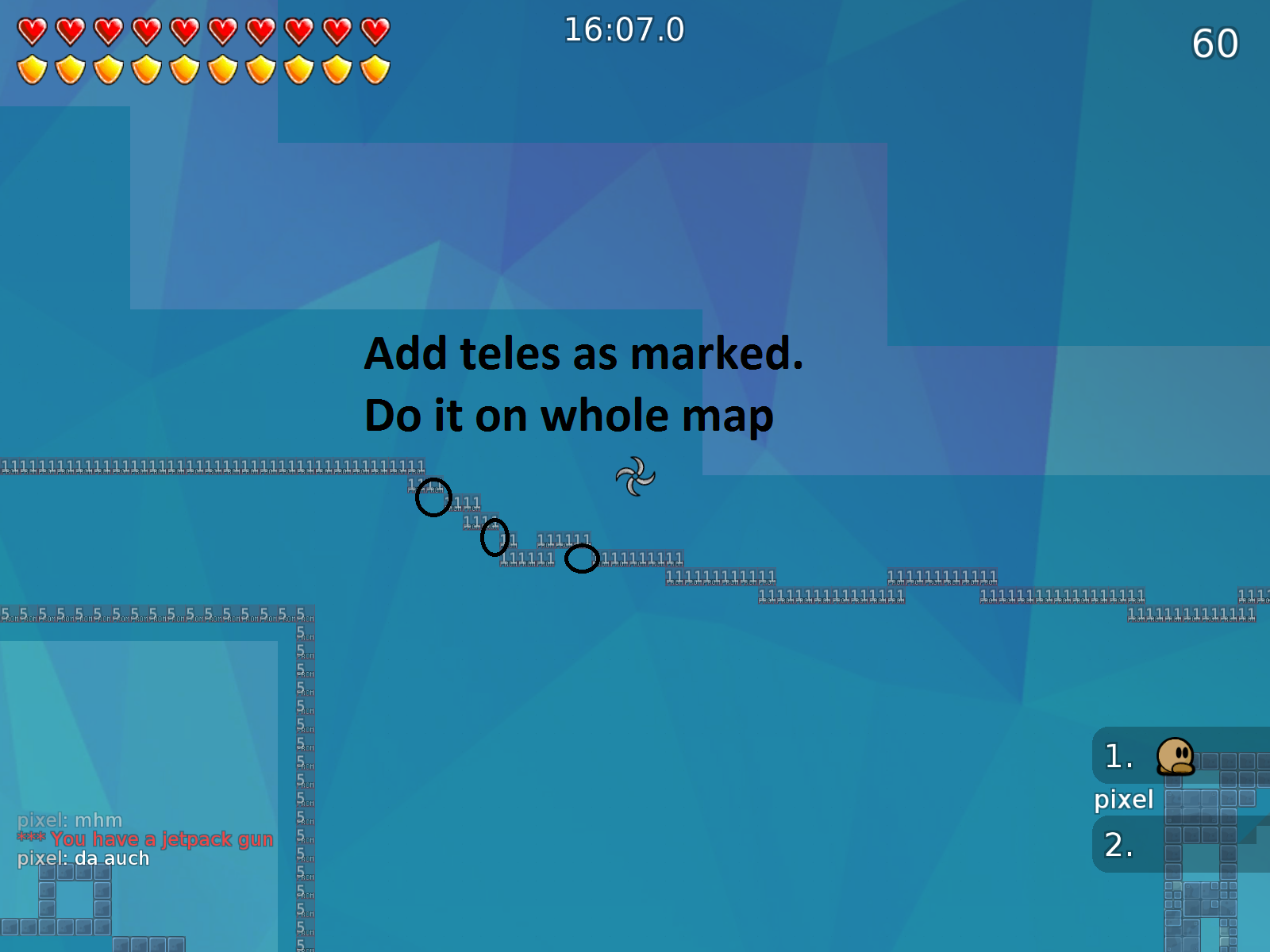1270x952 pixels.
Task: Select the last shield icon in the armor row
Action: click(x=373, y=68)
